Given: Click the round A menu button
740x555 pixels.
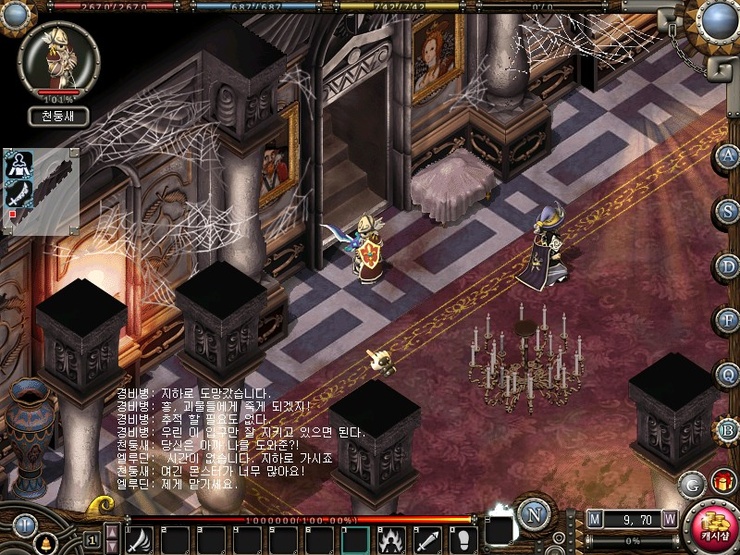Looking at the screenshot, I should (x=727, y=156).
